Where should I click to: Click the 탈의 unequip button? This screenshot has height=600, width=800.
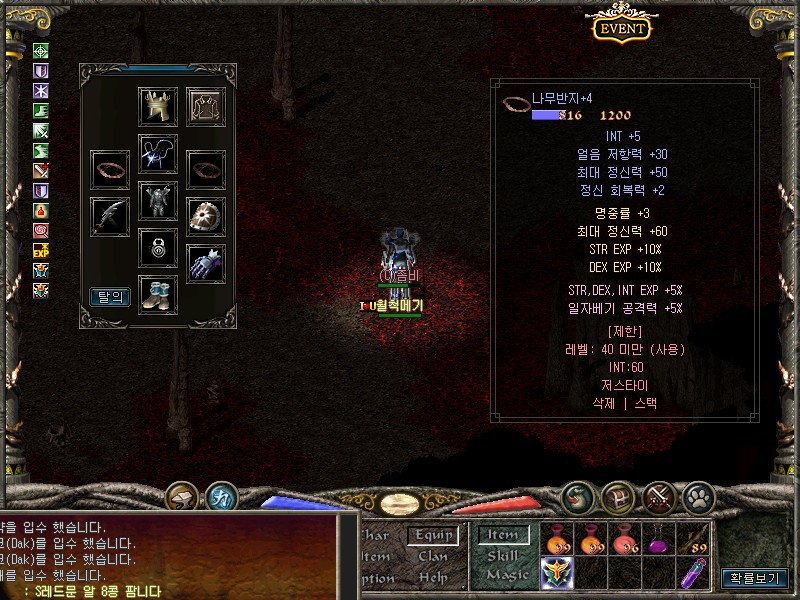(x=110, y=296)
